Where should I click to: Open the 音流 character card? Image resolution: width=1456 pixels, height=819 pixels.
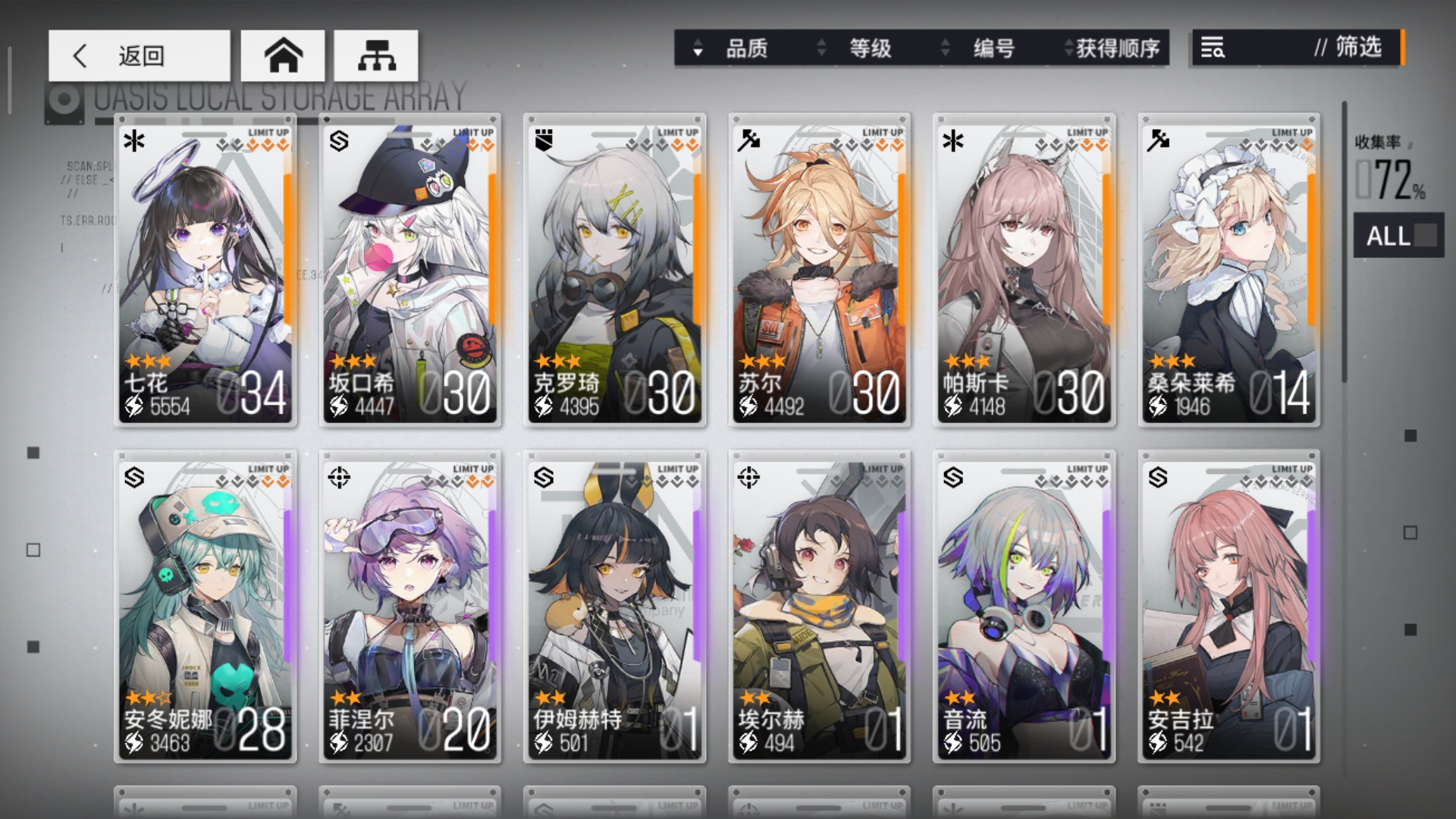coord(1025,606)
